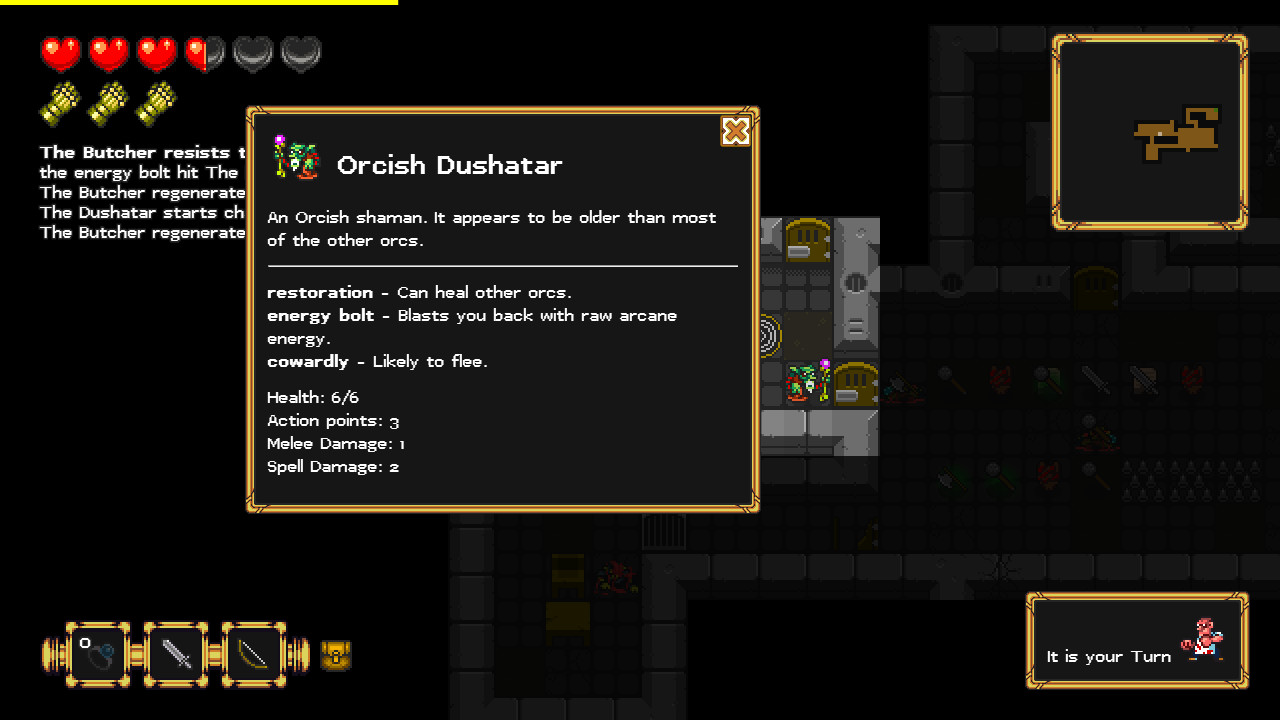Close the Orcish Dushatar info panel
The width and height of the screenshot is (1280, 720).
[x=736, y=131]
